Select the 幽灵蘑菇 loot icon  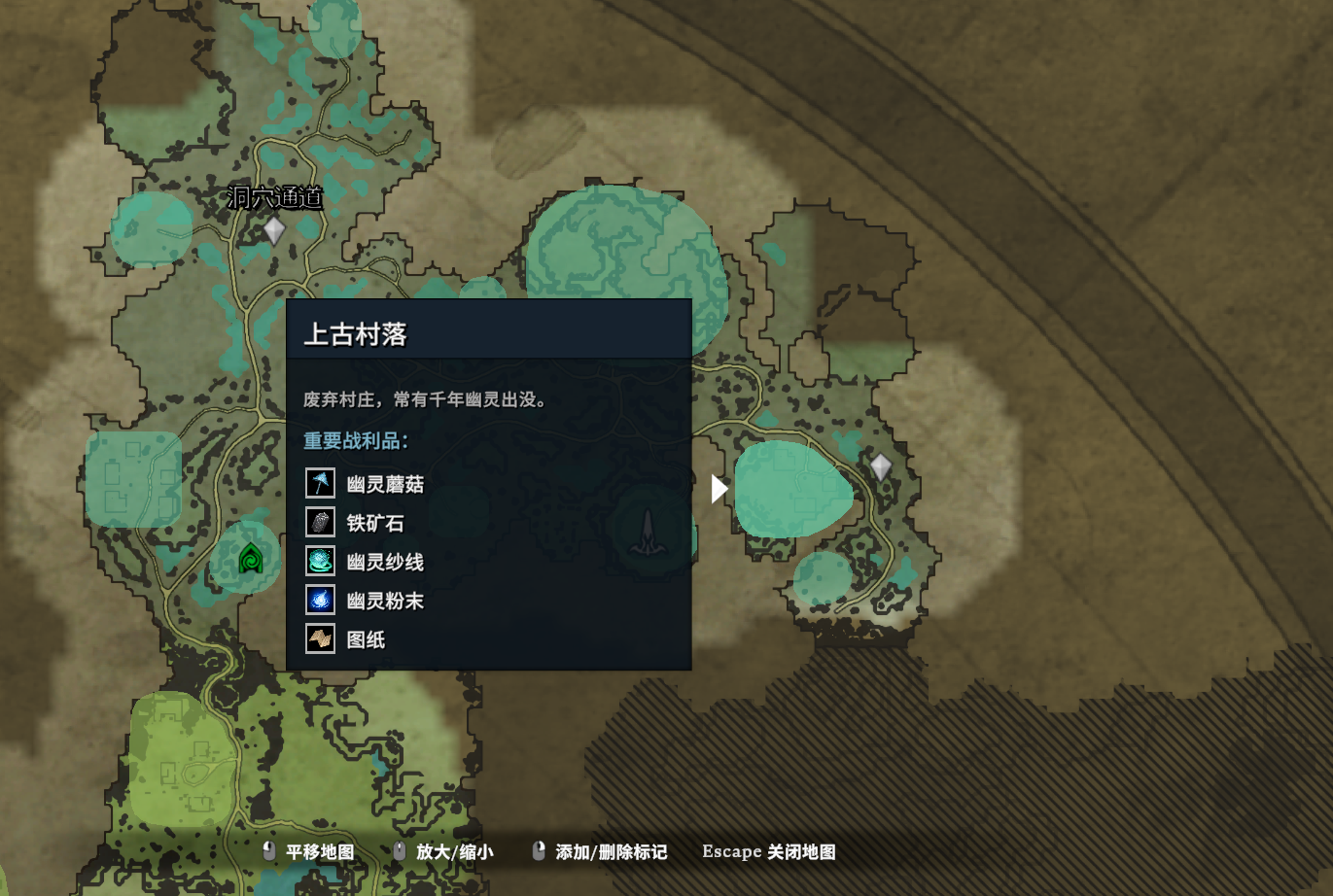[x=319, y=483]
